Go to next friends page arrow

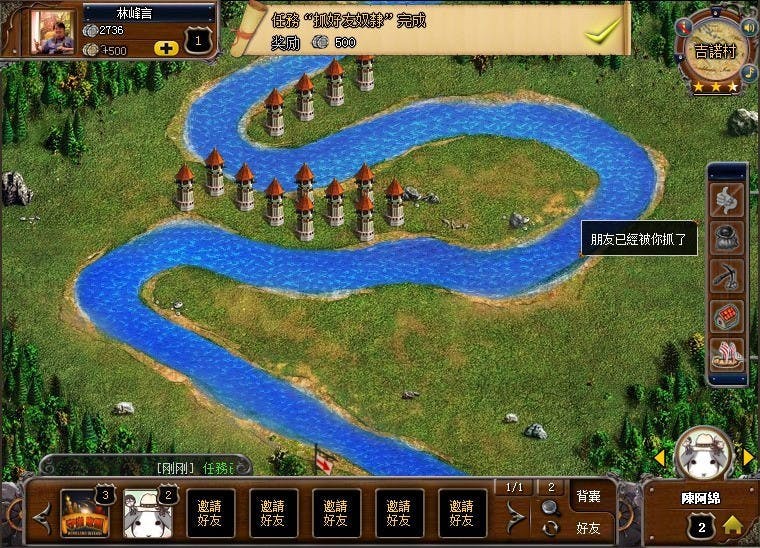pos(514,516)
